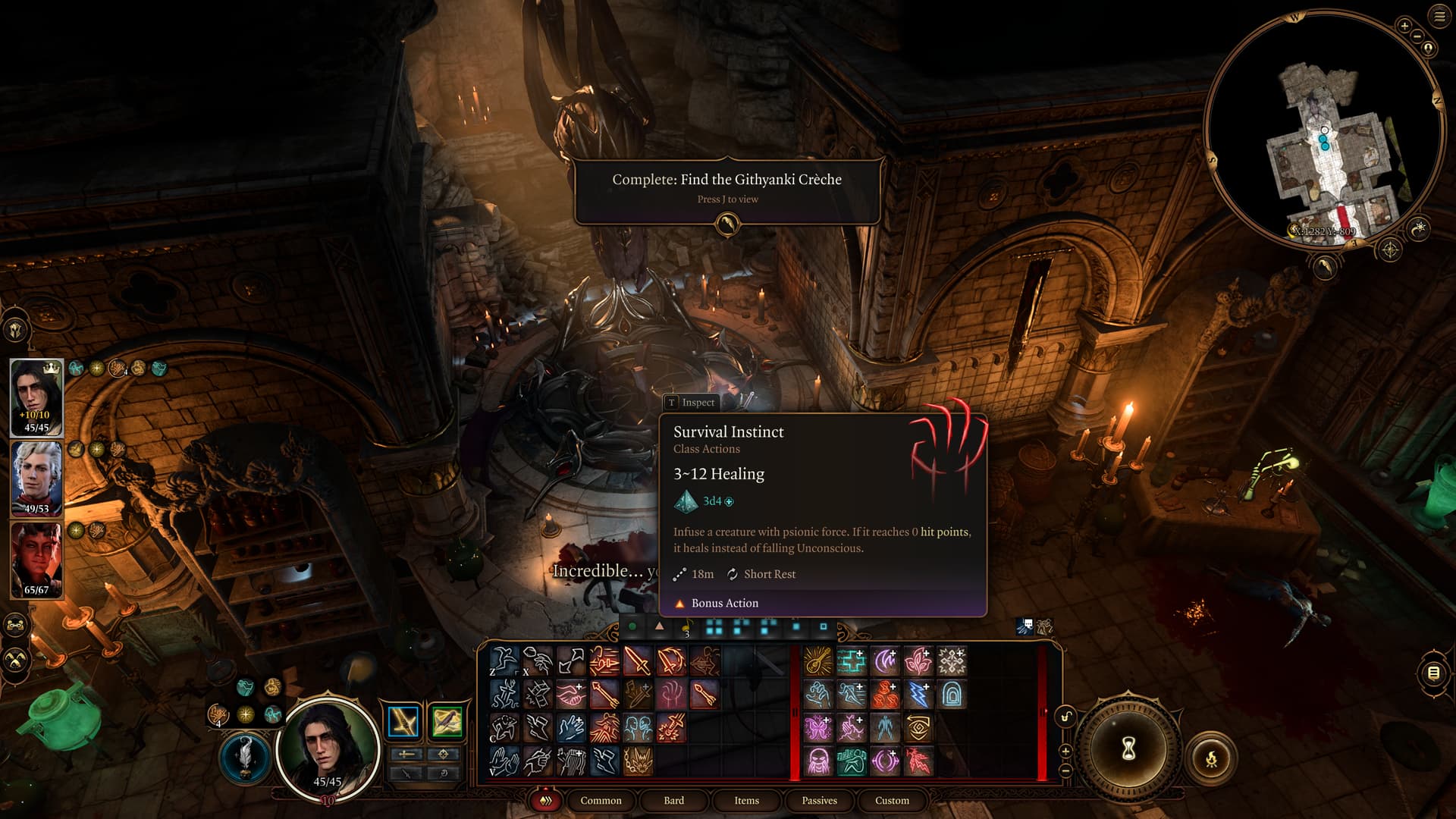This screenshot has height=819, width=1456.
Task: Switch to the Common hotbar tab
Action: pyautogui.click(x=601, y=800)
